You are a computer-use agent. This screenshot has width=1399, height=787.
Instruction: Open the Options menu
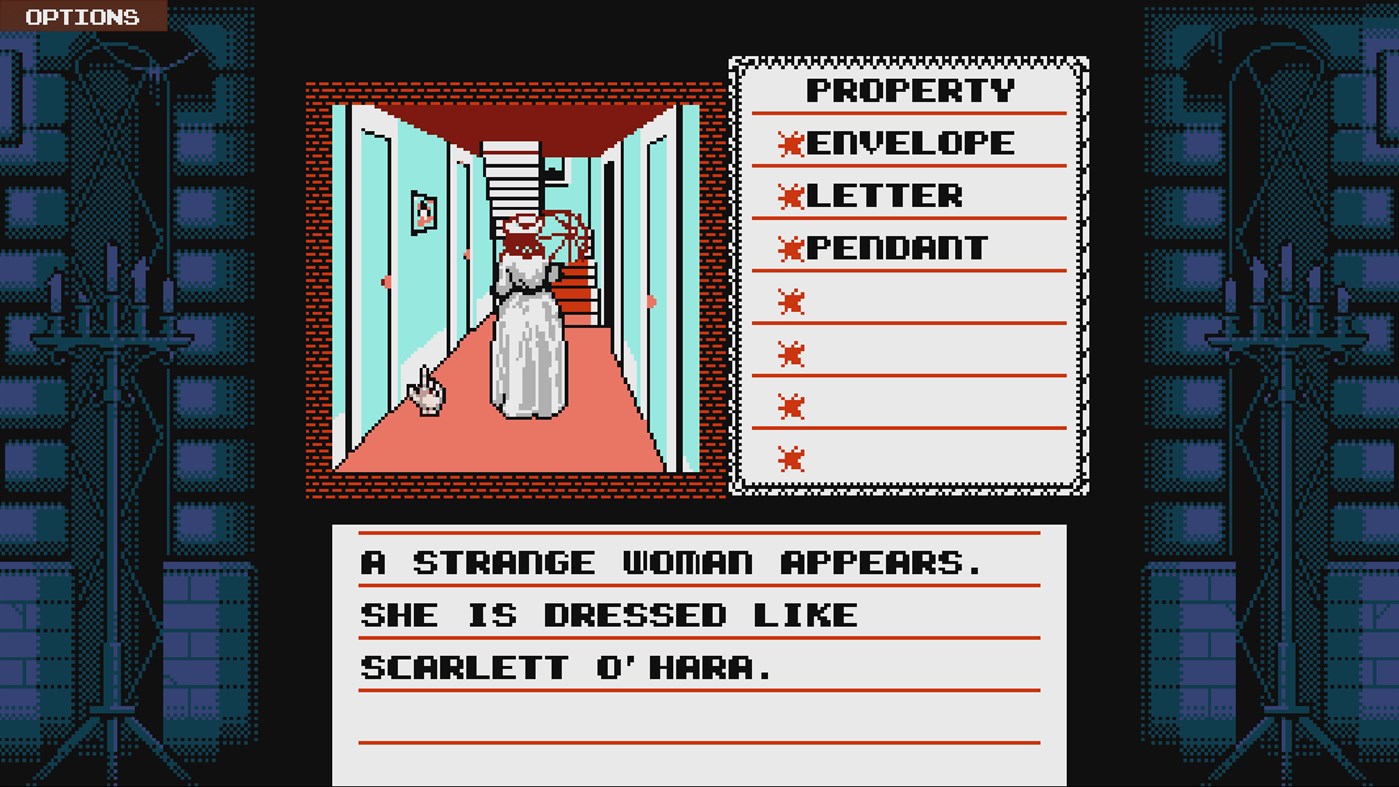[x=82, y=16]
